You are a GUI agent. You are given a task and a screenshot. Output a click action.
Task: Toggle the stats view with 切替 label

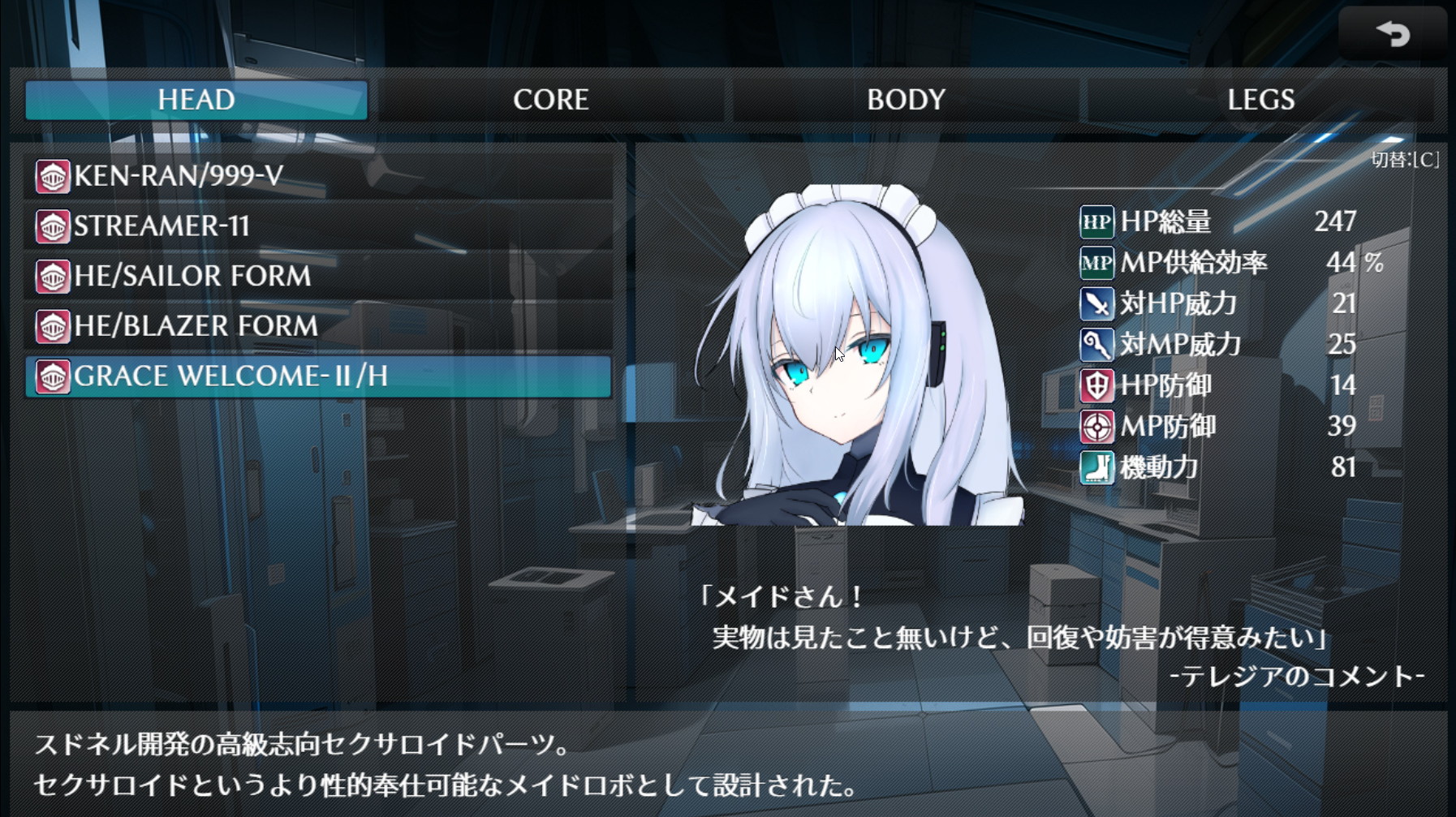1405,160
